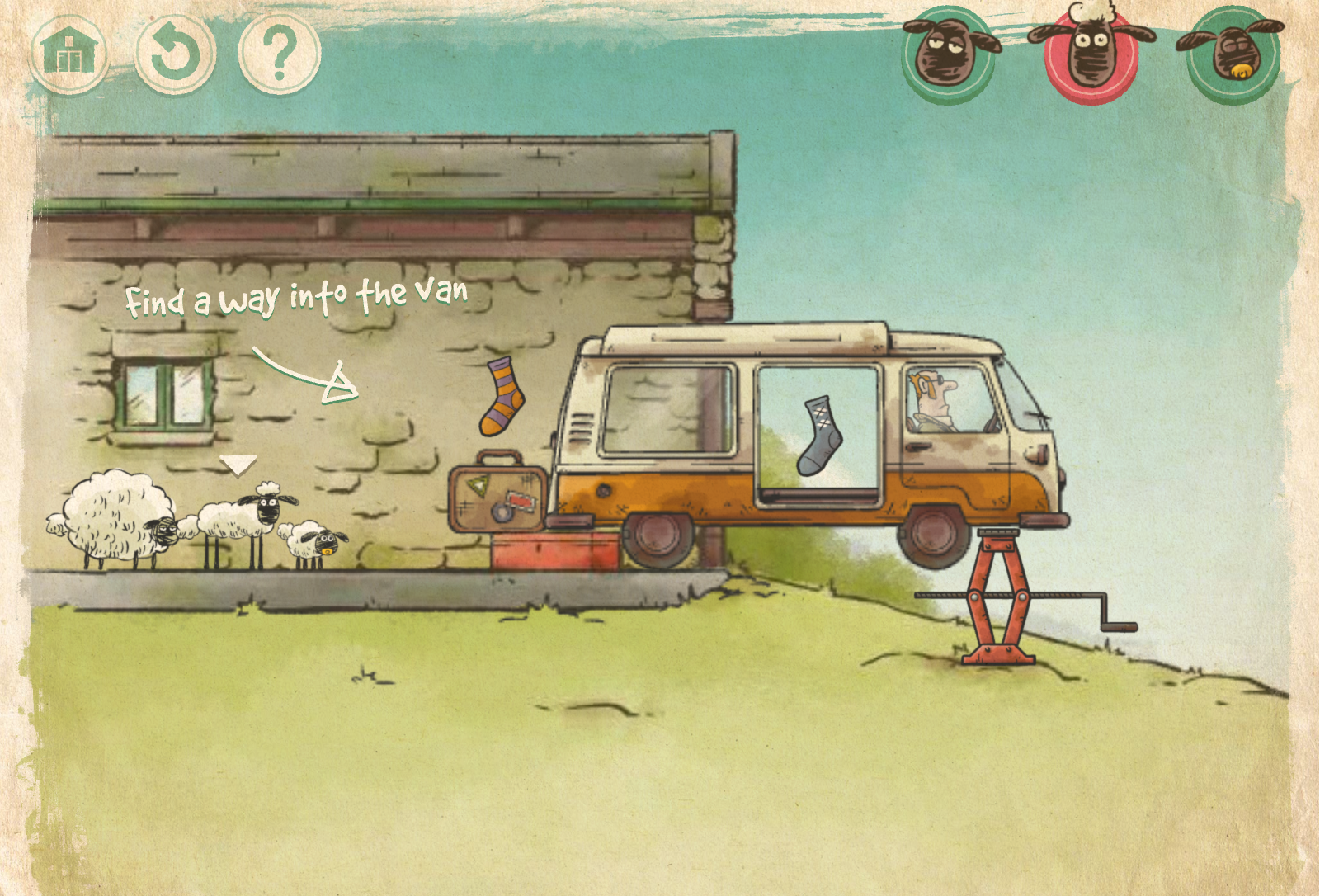Image resolution: width=1320 pixels, height=896 pixels.
Task: Open the question mark help button
Action: pos(280,54)
